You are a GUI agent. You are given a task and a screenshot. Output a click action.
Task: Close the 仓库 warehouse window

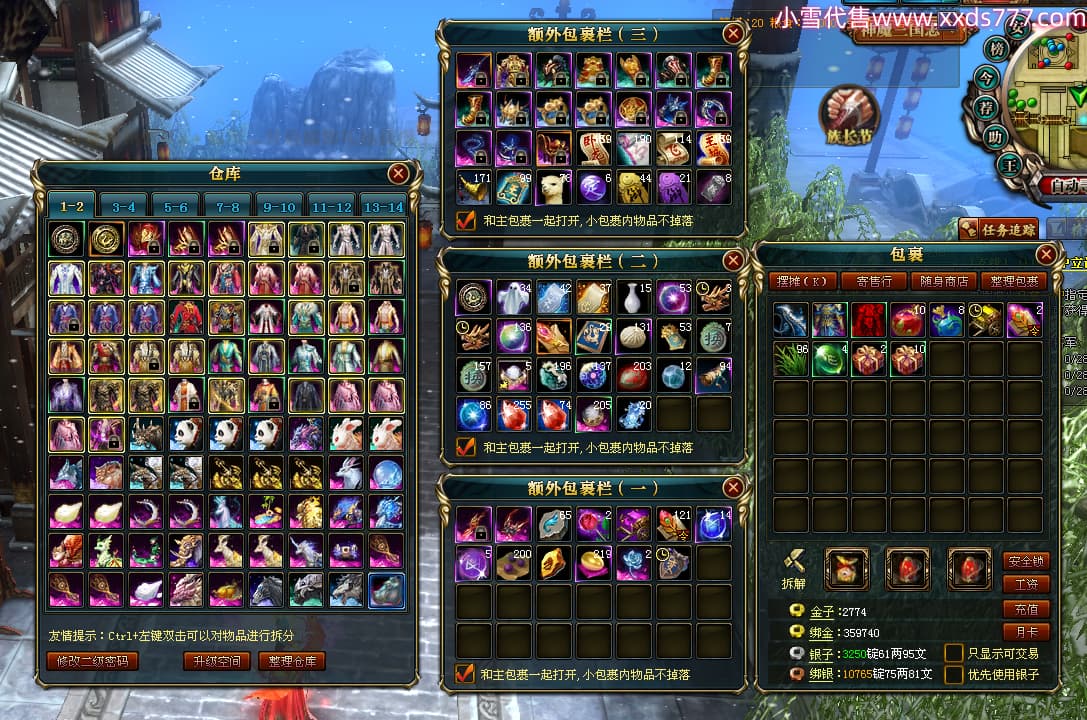tap(398, 174)
